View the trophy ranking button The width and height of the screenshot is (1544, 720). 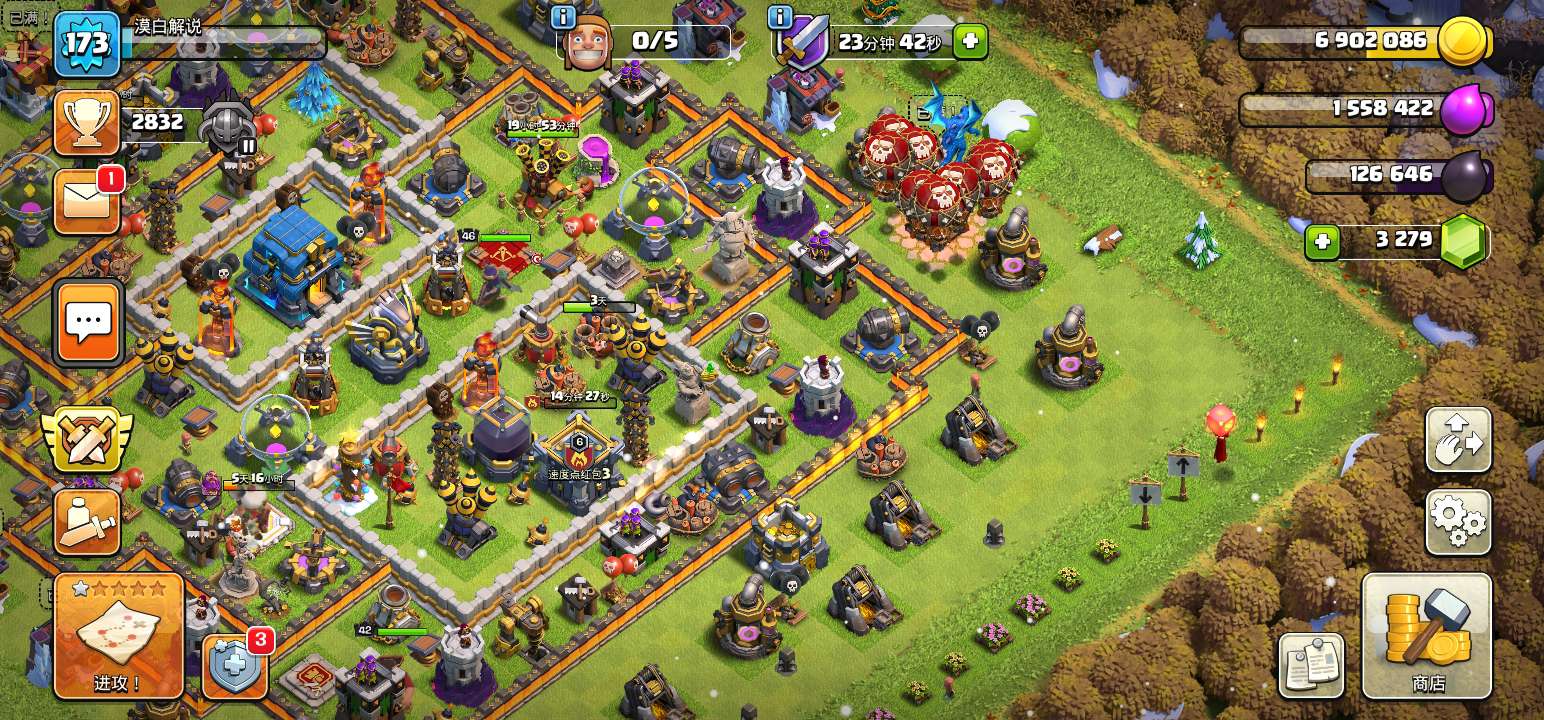pyautogui.click(x=87, y=122)
